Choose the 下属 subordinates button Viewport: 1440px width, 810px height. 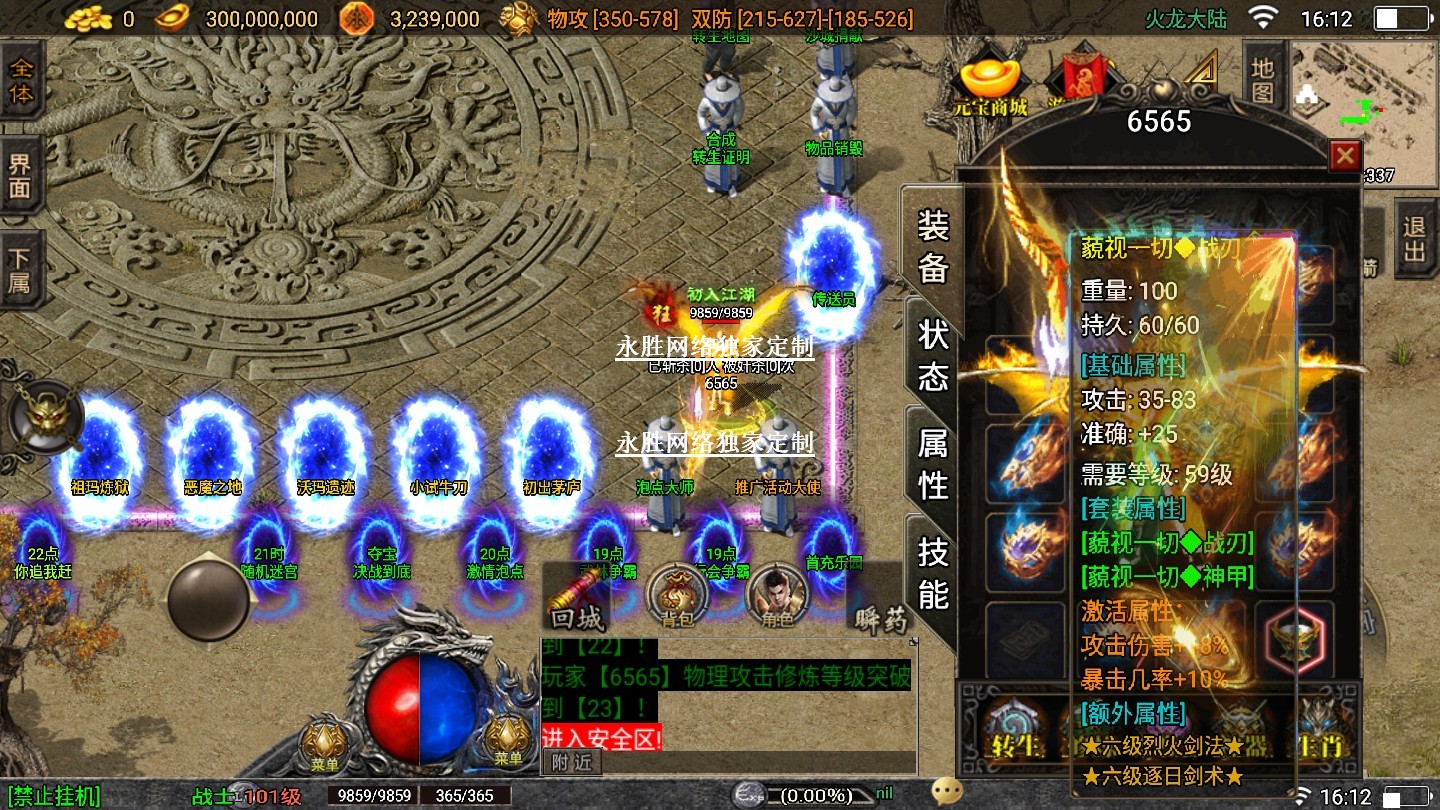(21, 270)
